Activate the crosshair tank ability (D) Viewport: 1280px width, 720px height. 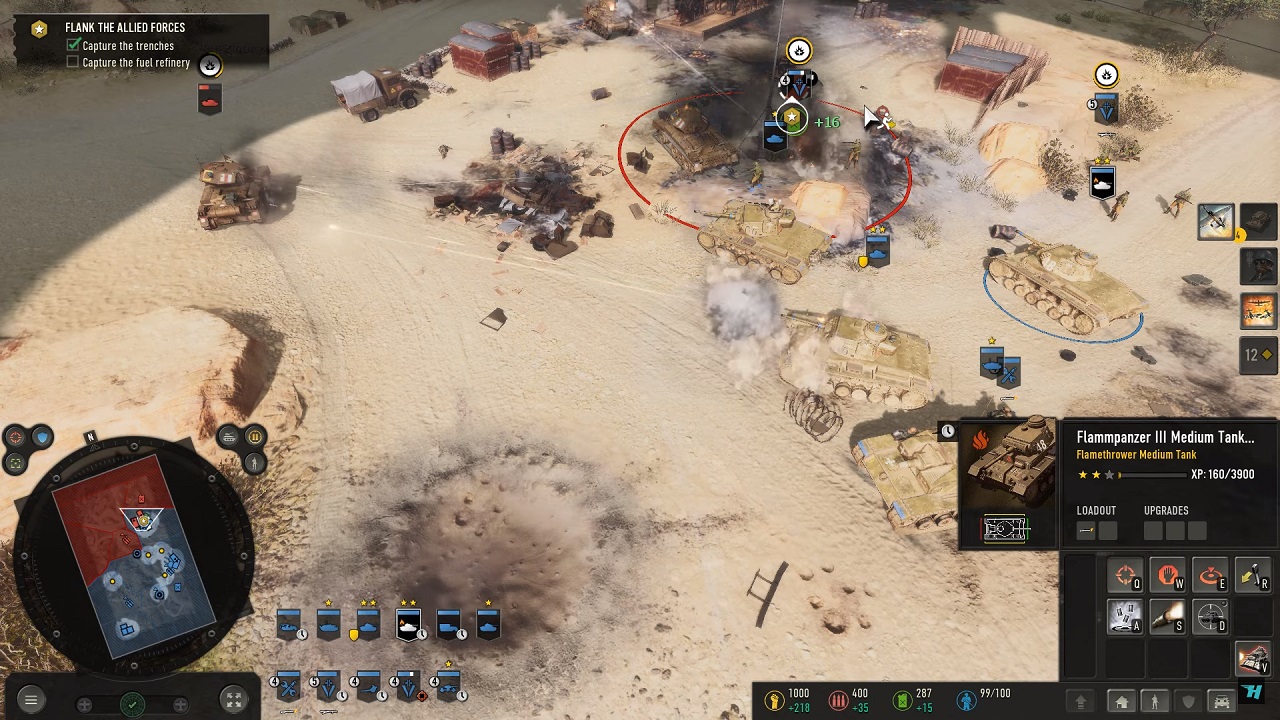coord(1210,616)
